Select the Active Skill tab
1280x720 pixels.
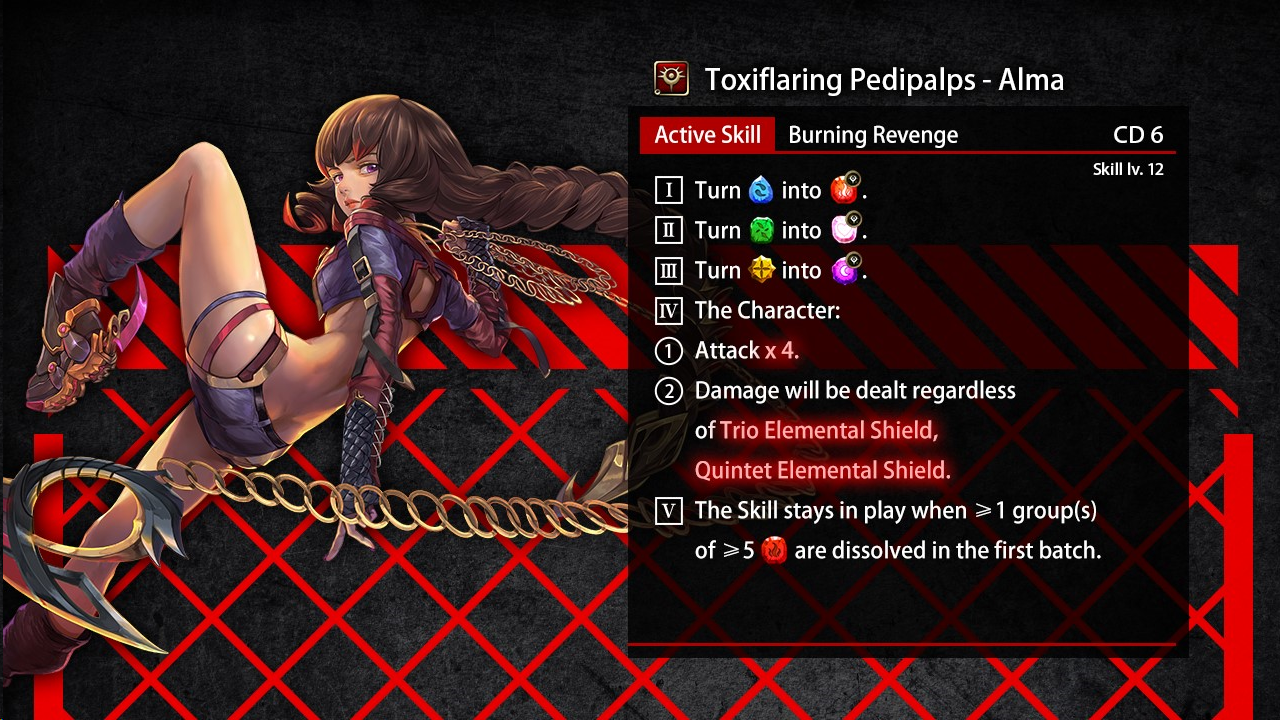click(707, 135)
